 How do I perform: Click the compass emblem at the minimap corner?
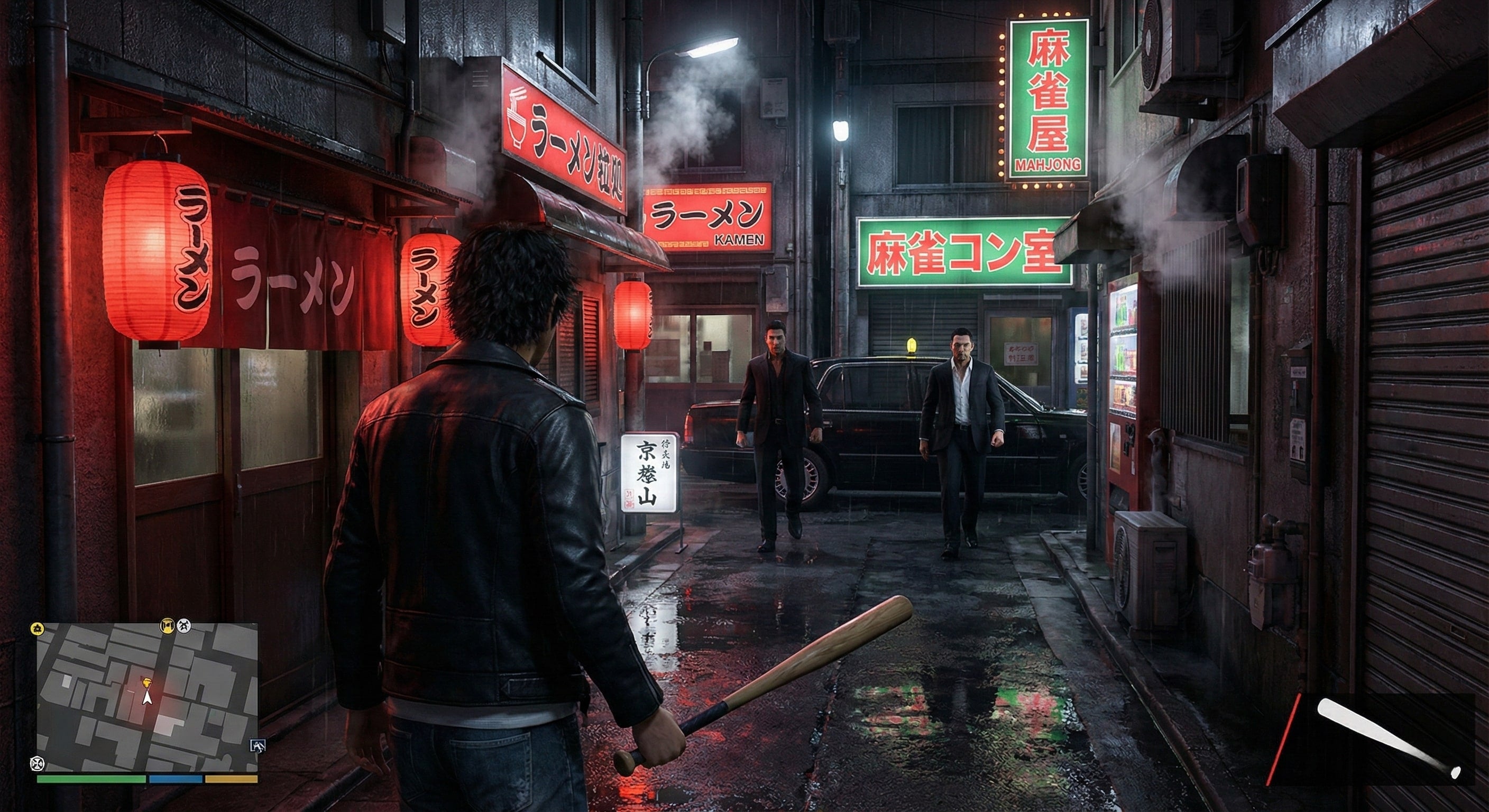pos(38,764)
